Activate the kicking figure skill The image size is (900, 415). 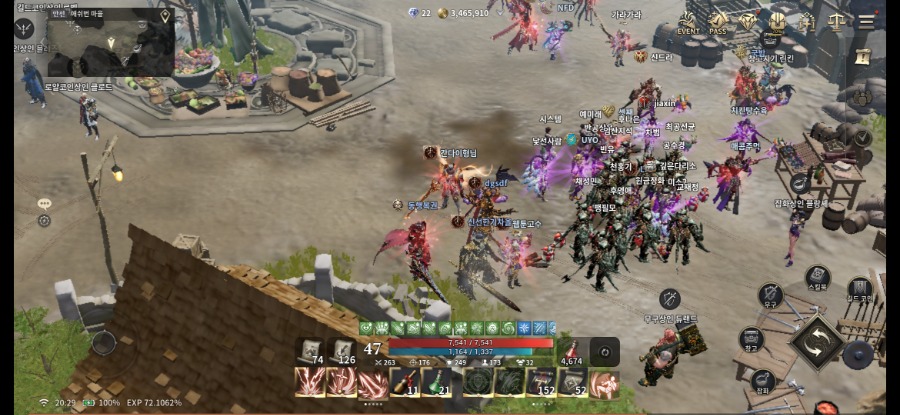click(x=604, y=381)
